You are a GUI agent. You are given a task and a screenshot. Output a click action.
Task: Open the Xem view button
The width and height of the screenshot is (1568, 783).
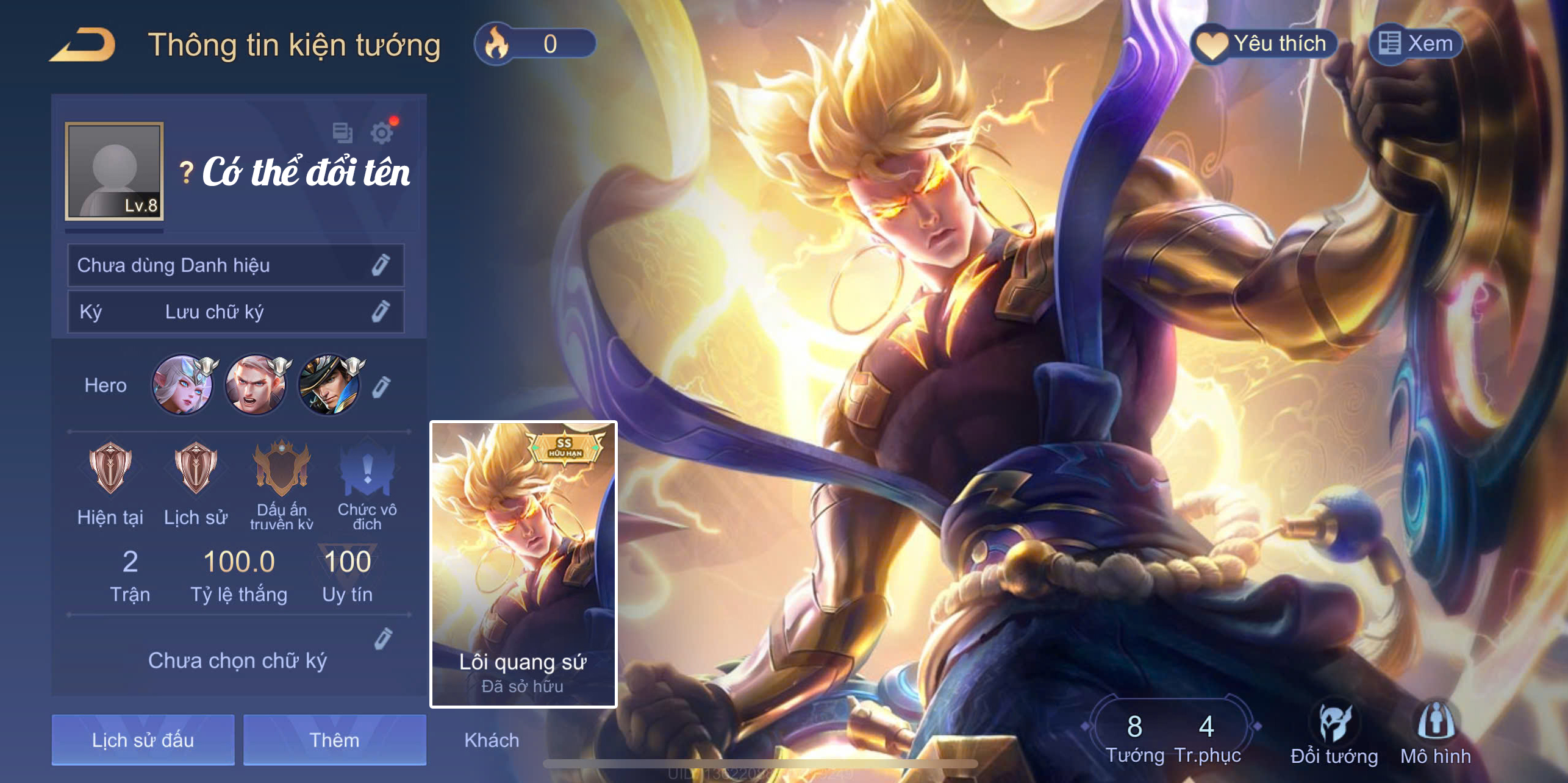1416,44
